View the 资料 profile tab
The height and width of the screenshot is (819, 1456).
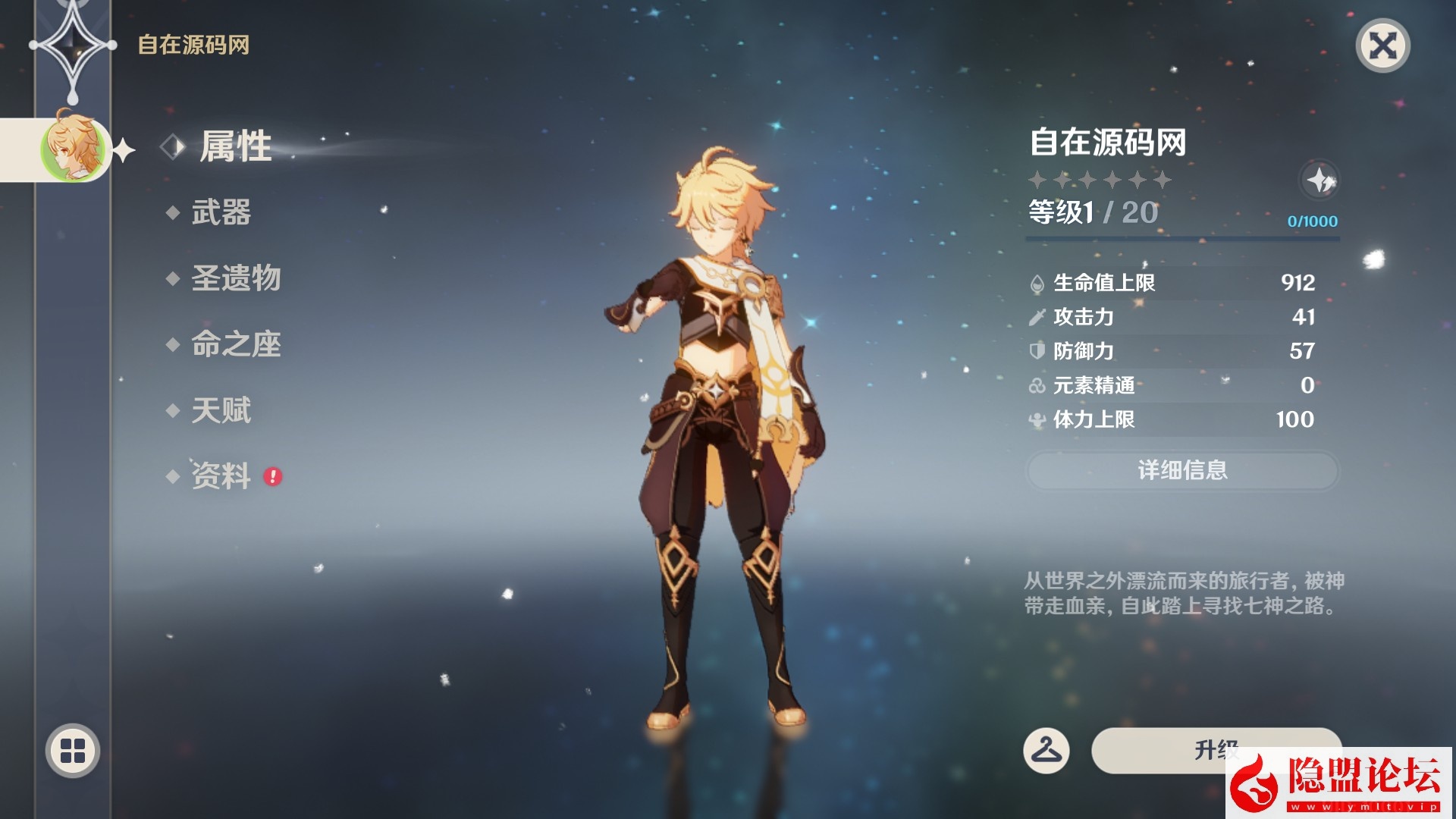[x=221, y=476]
